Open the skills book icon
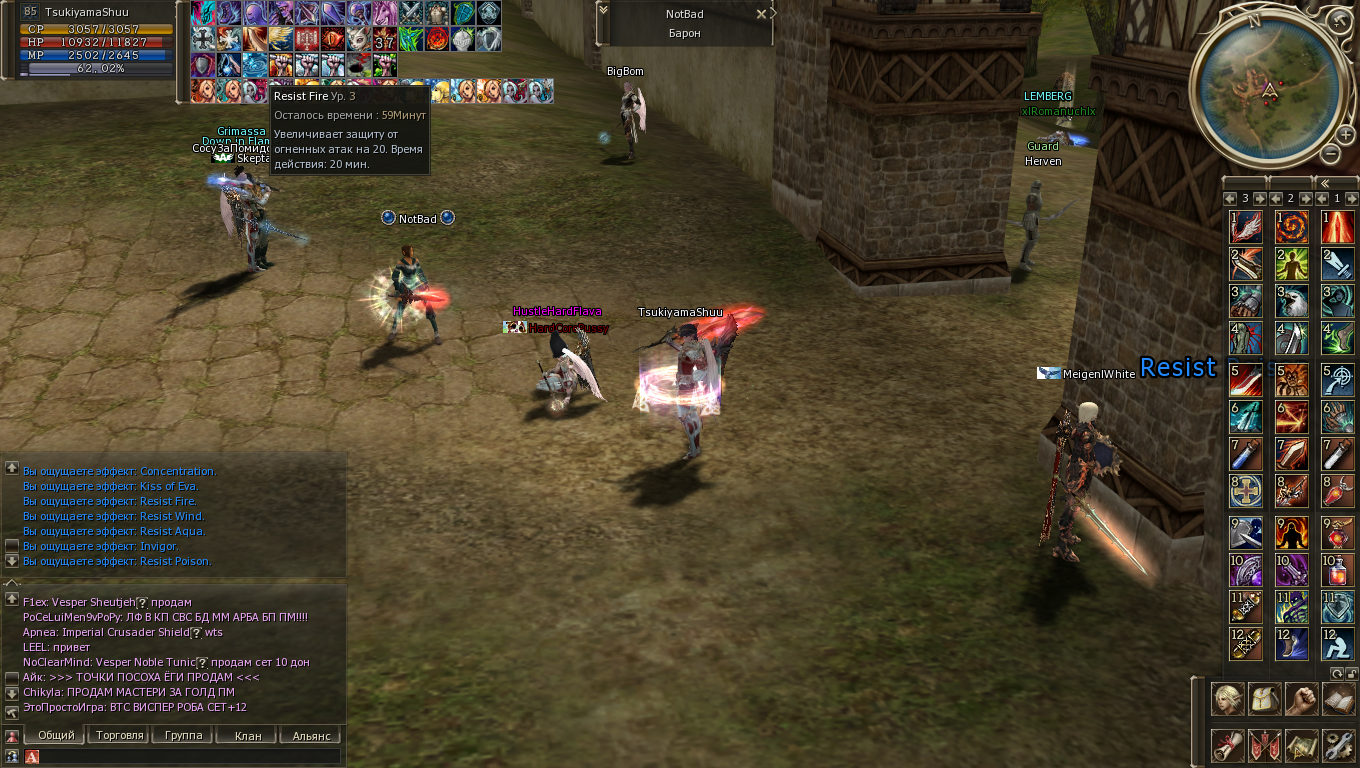This screenshot has width=1360, height=768. [1338, 699]
